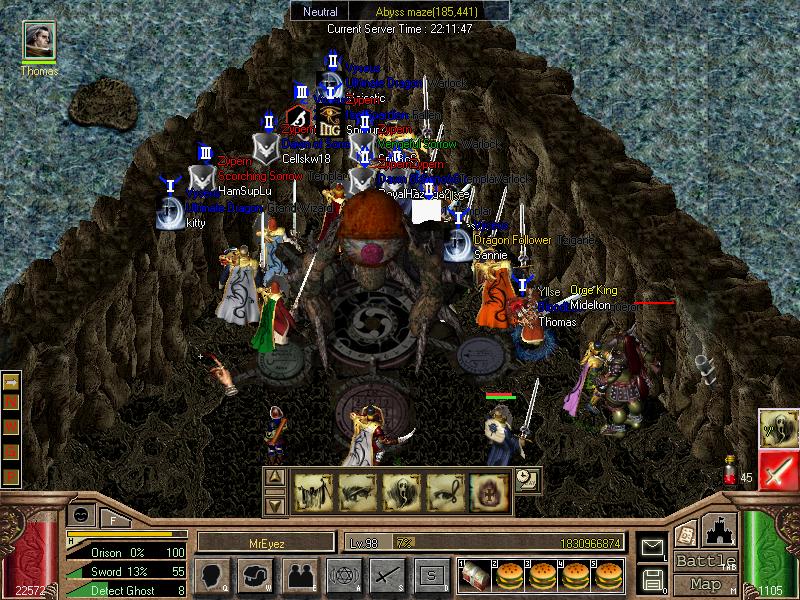The width and height of the screenshot is (800, 600).
Task: Cast the ghost skill scroll
Action: coord(400,491)
